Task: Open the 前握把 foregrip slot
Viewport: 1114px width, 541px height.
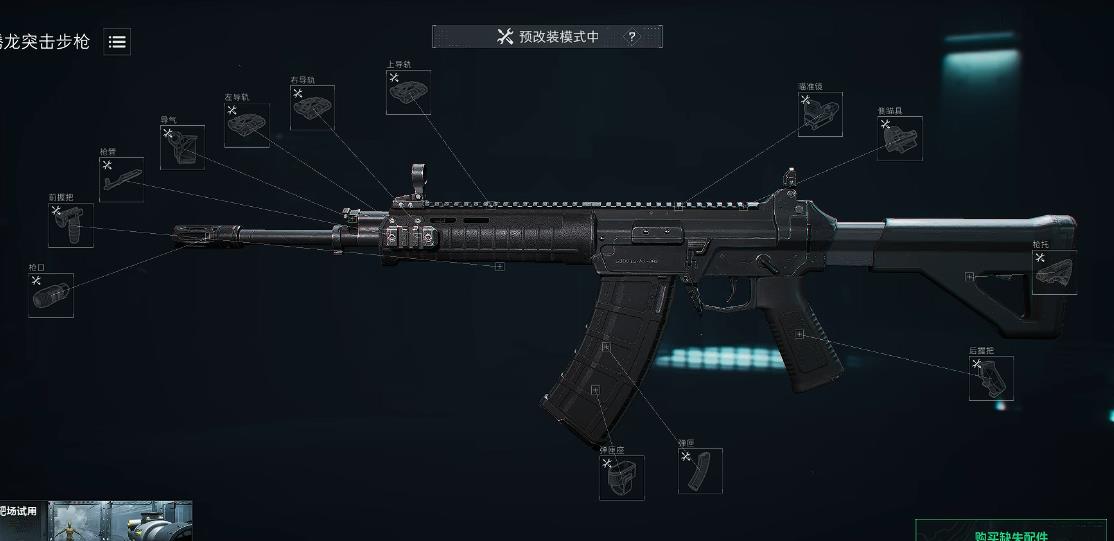Action: point(71,225)
